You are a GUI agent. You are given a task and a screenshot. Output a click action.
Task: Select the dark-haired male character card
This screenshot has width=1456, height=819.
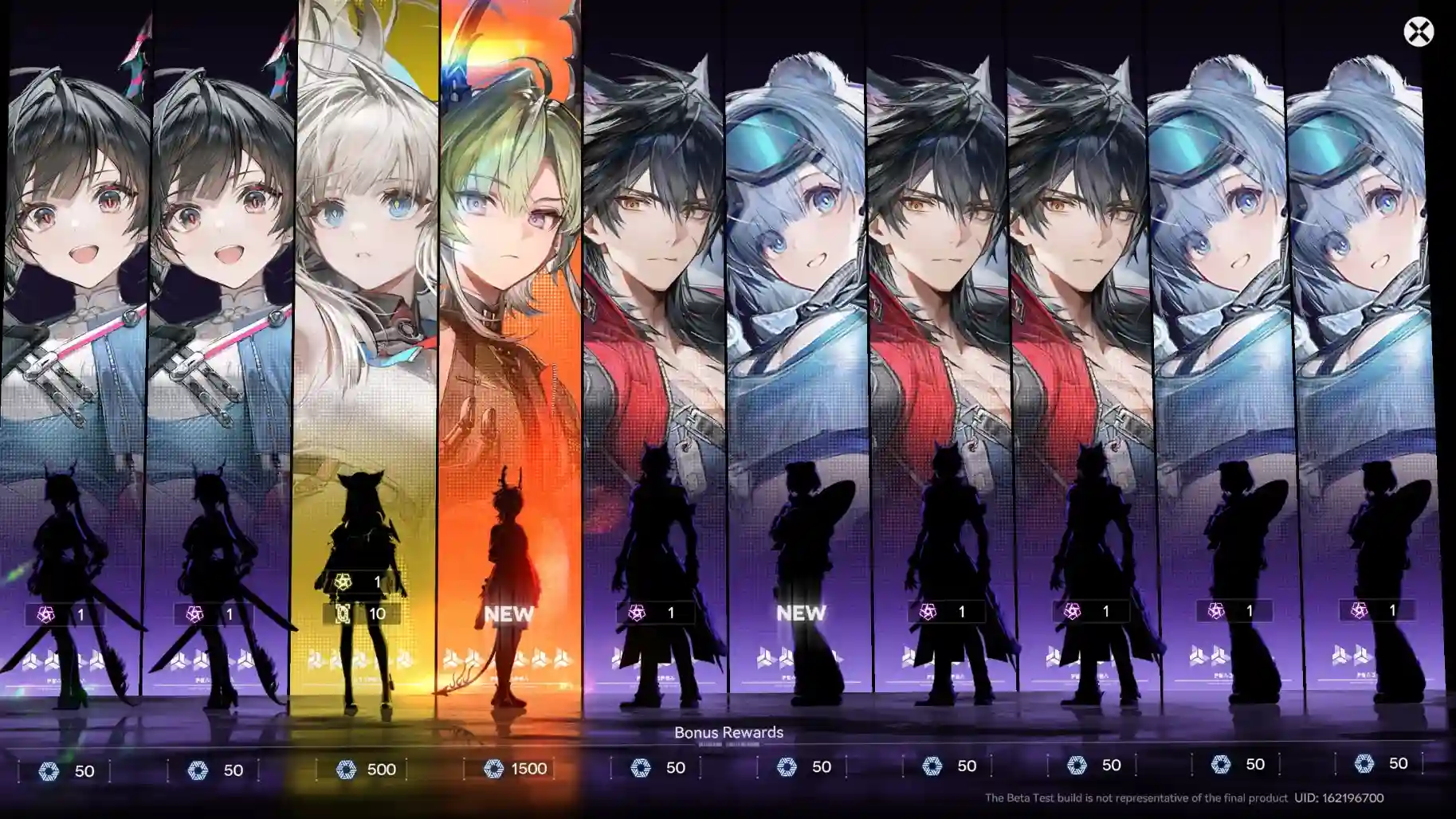coord(653,239)
